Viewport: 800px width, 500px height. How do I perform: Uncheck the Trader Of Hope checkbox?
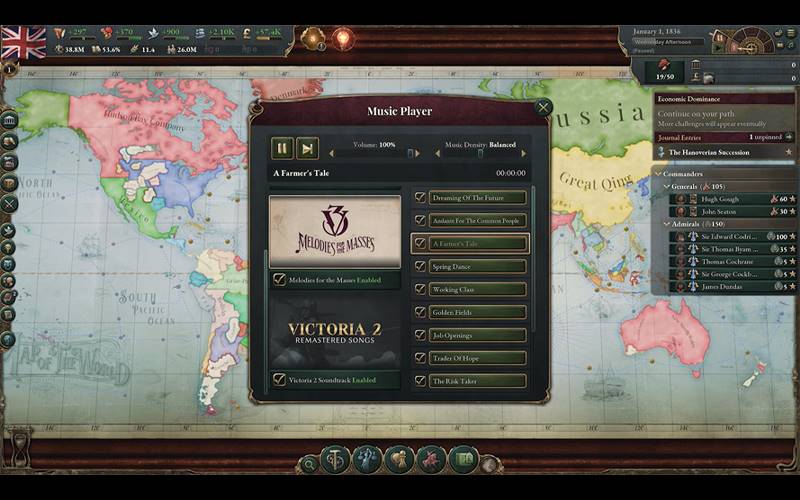pyautogui.click(x=420, y=358)
